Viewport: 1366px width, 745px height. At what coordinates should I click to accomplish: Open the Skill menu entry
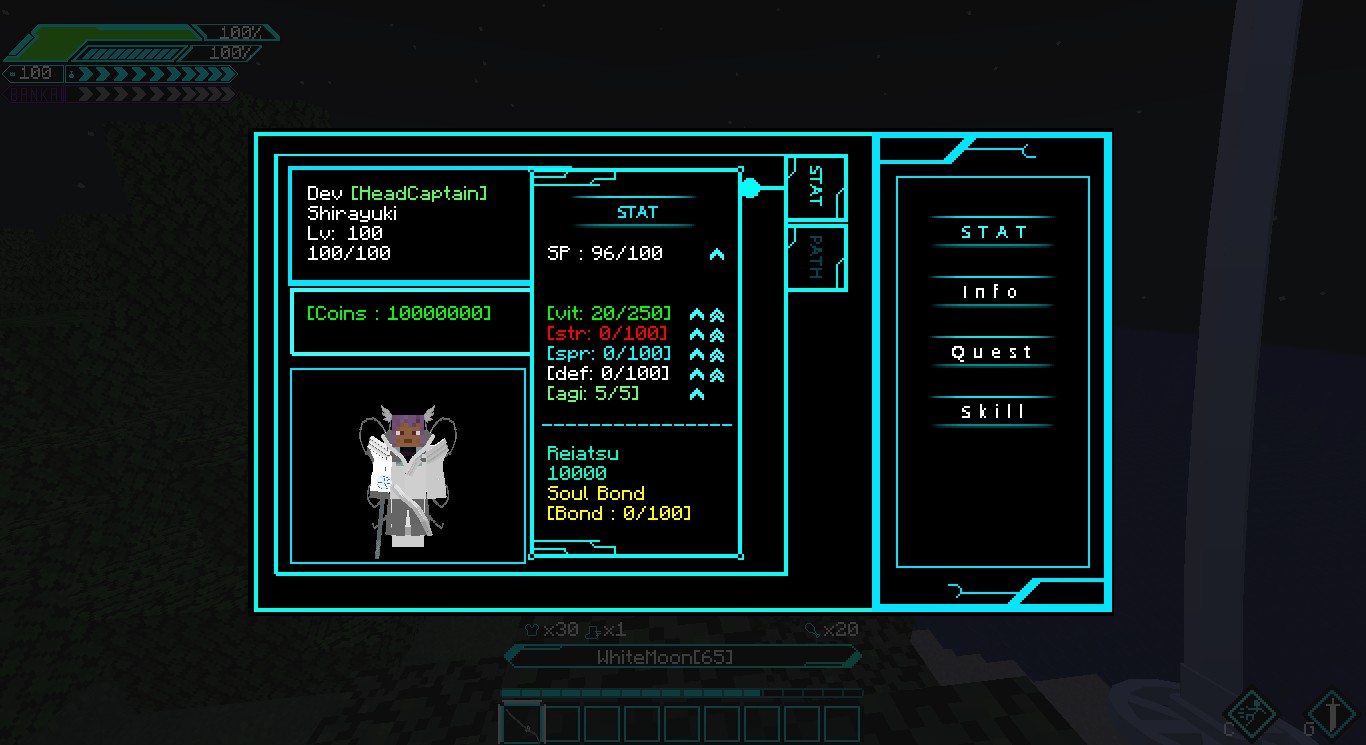pos(992,412)
